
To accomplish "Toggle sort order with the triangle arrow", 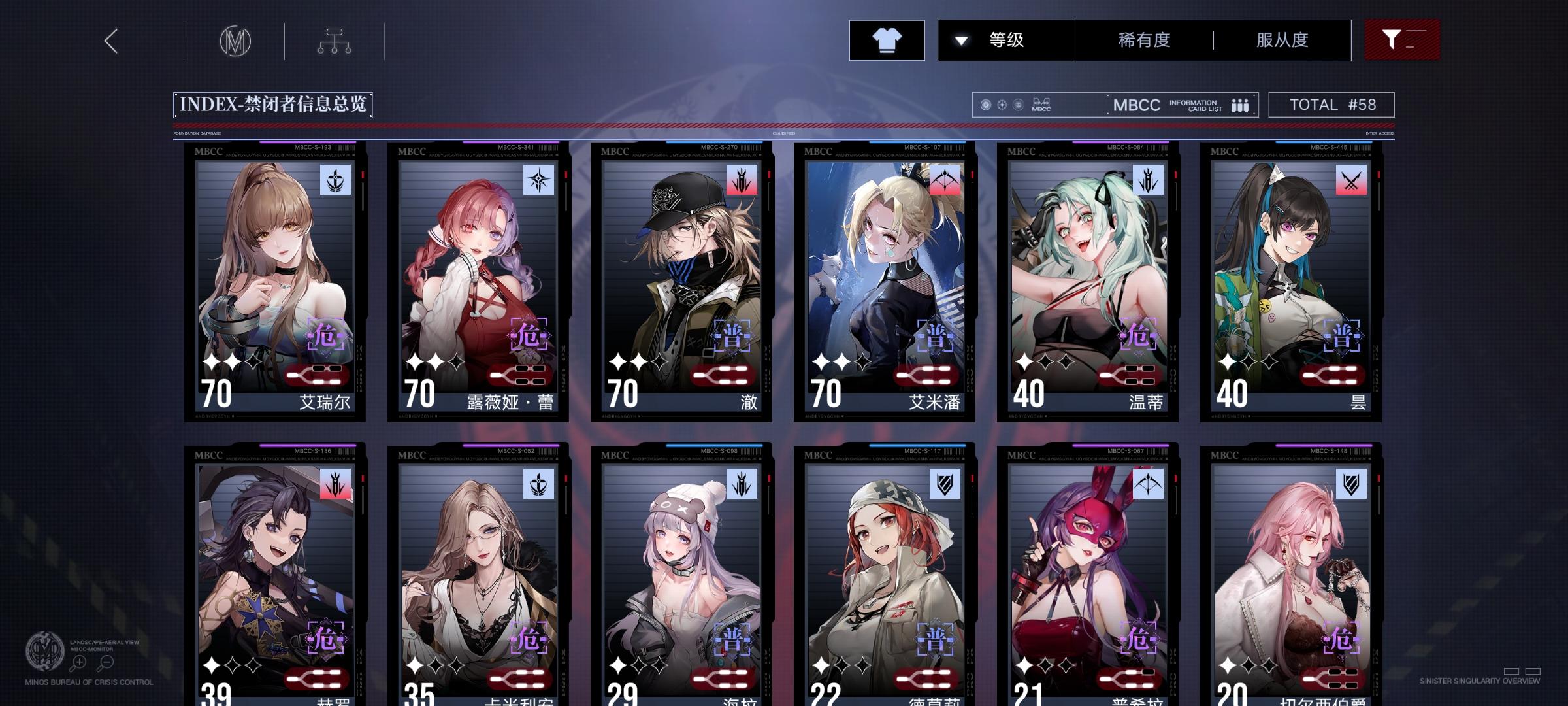I will [x=960, y=39].
